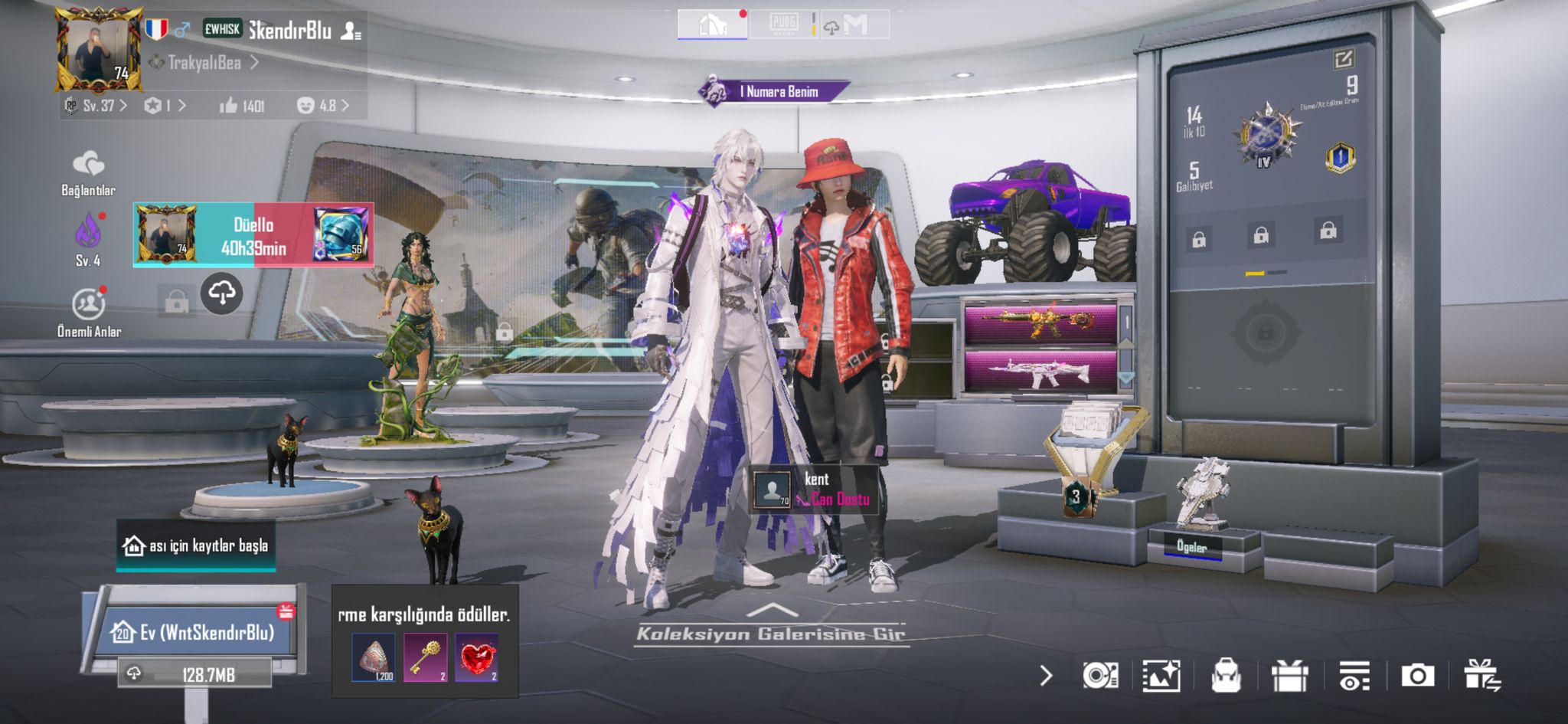Screen dimensions: 1568x724
Task: Open the kent Can Dostu partner card
Action: tap(814, 490)
